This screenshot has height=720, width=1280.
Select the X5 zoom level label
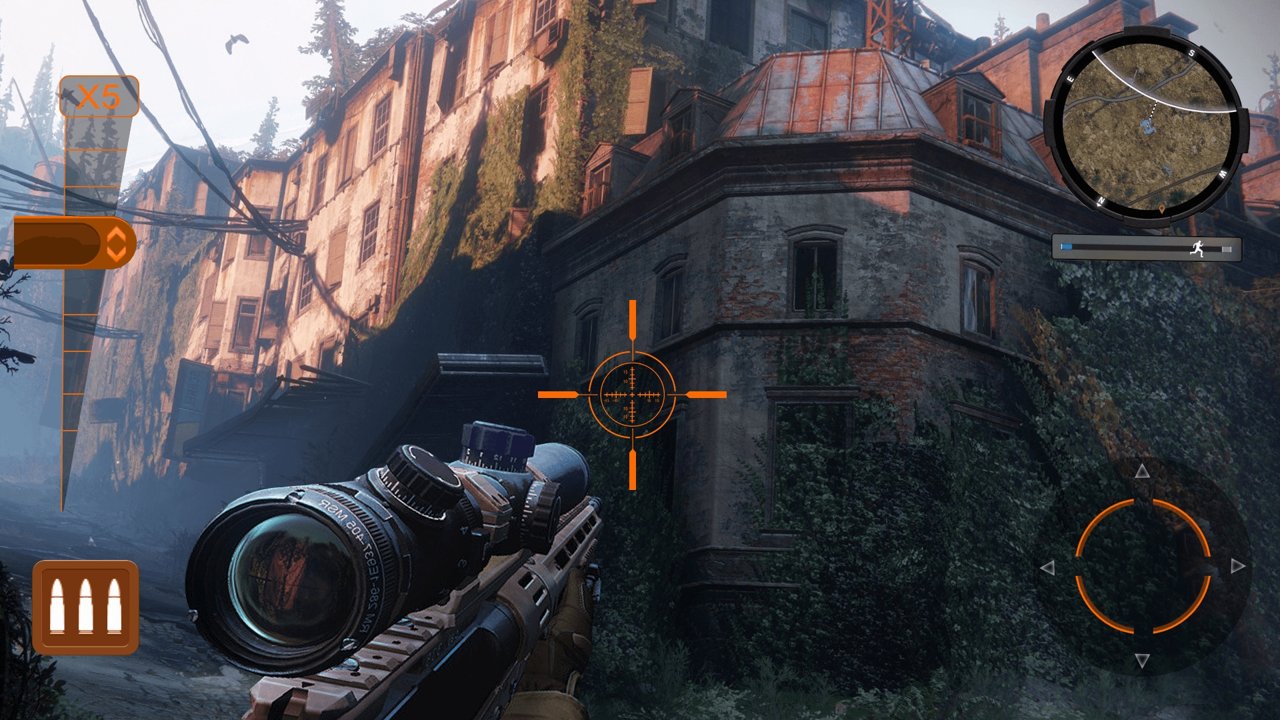(98, 97)
